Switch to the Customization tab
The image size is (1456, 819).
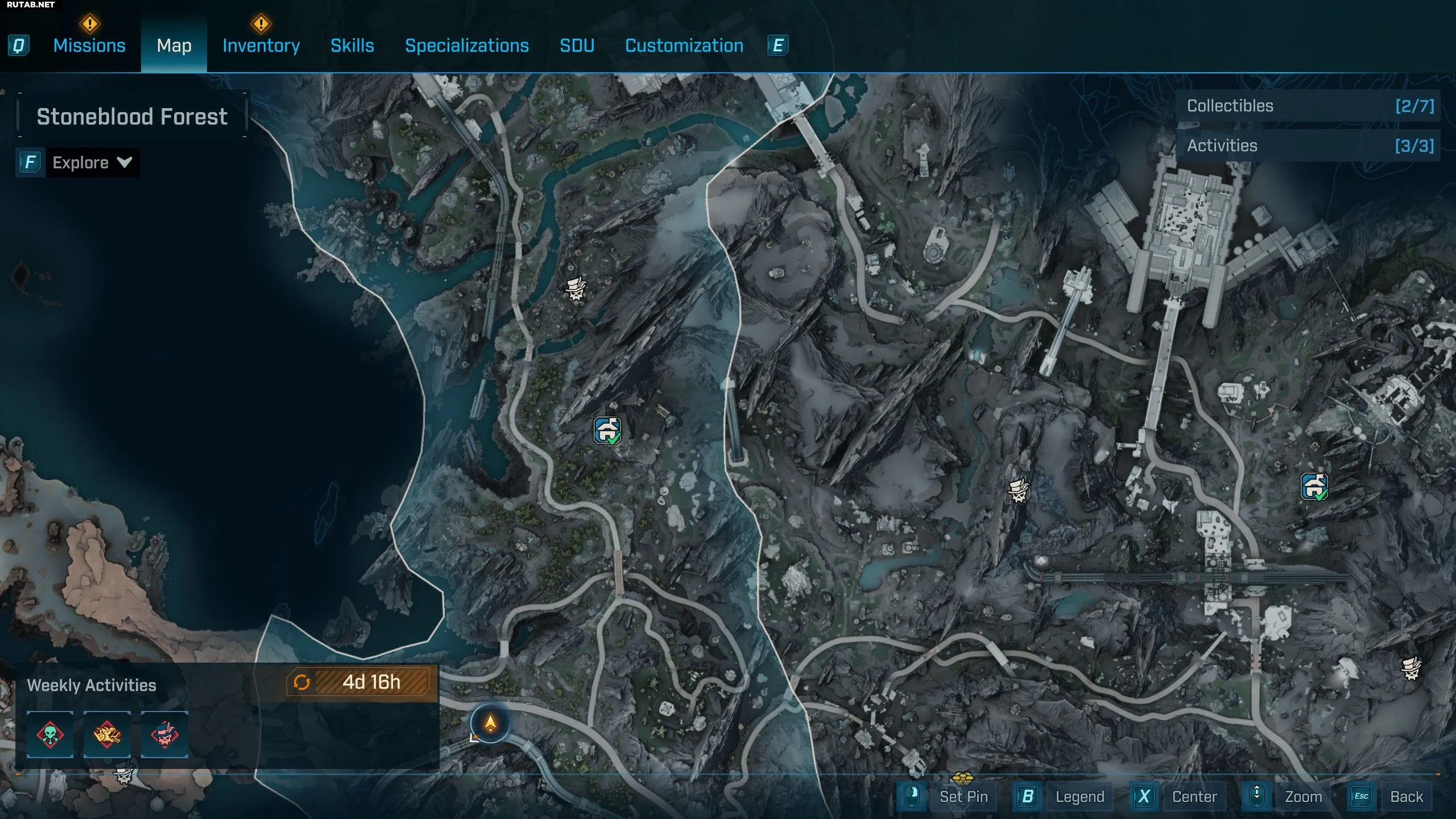coord(684,45)
